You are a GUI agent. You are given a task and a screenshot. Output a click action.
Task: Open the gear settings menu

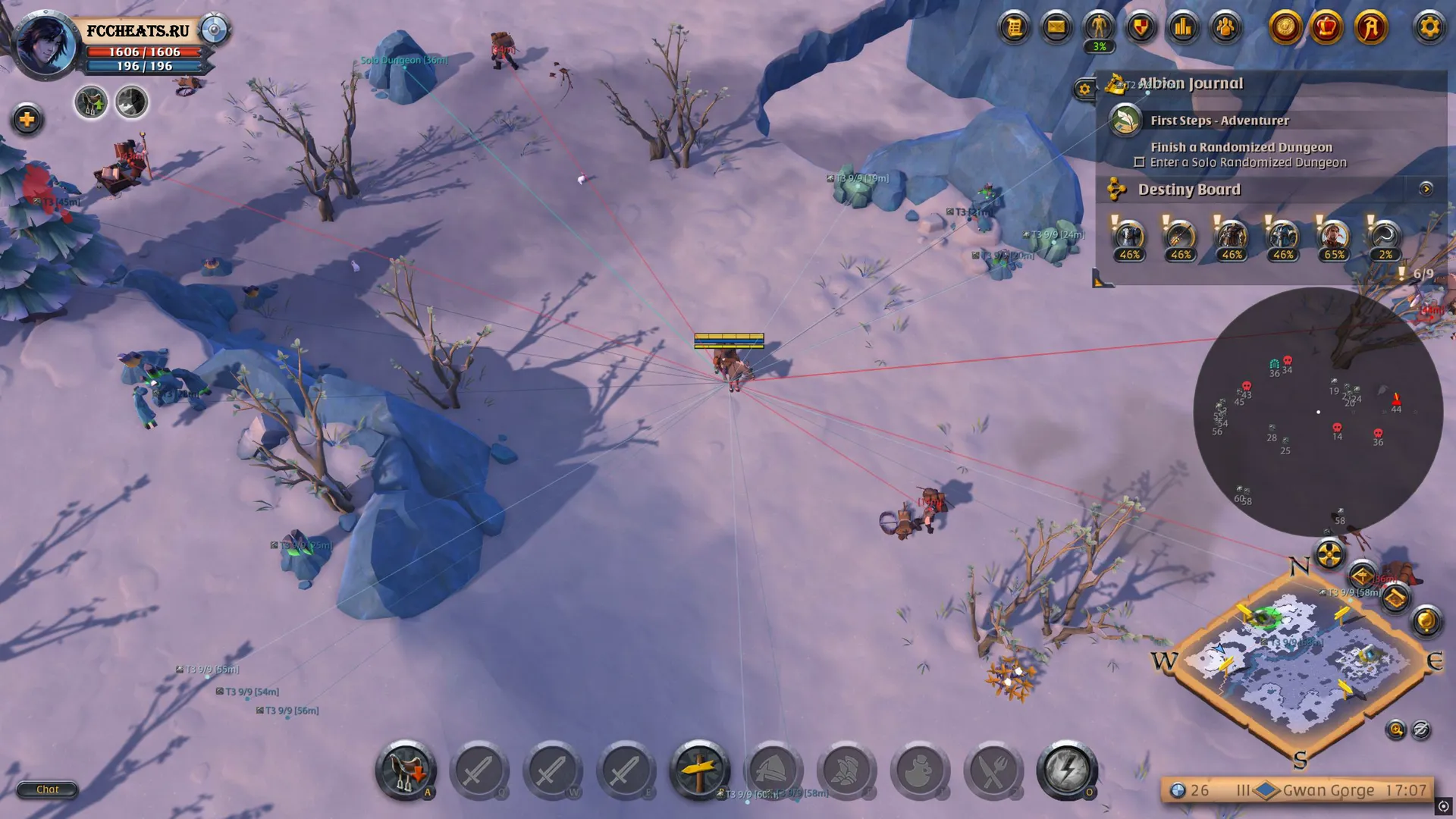click(1429, 28)
